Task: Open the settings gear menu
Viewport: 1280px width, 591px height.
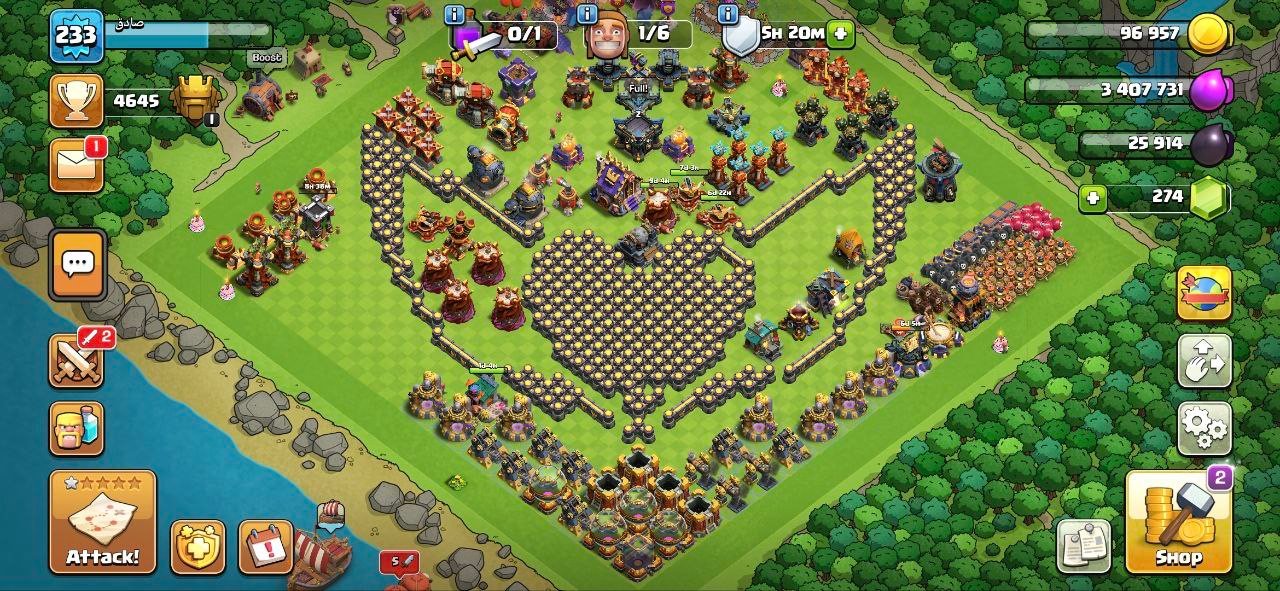Action: click(x=1204, y=428)
